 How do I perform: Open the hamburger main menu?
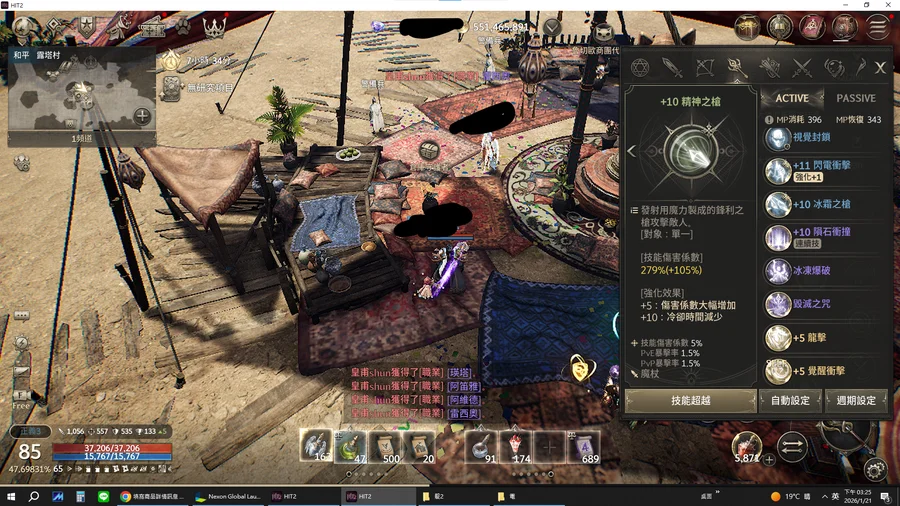click(879, 27)
